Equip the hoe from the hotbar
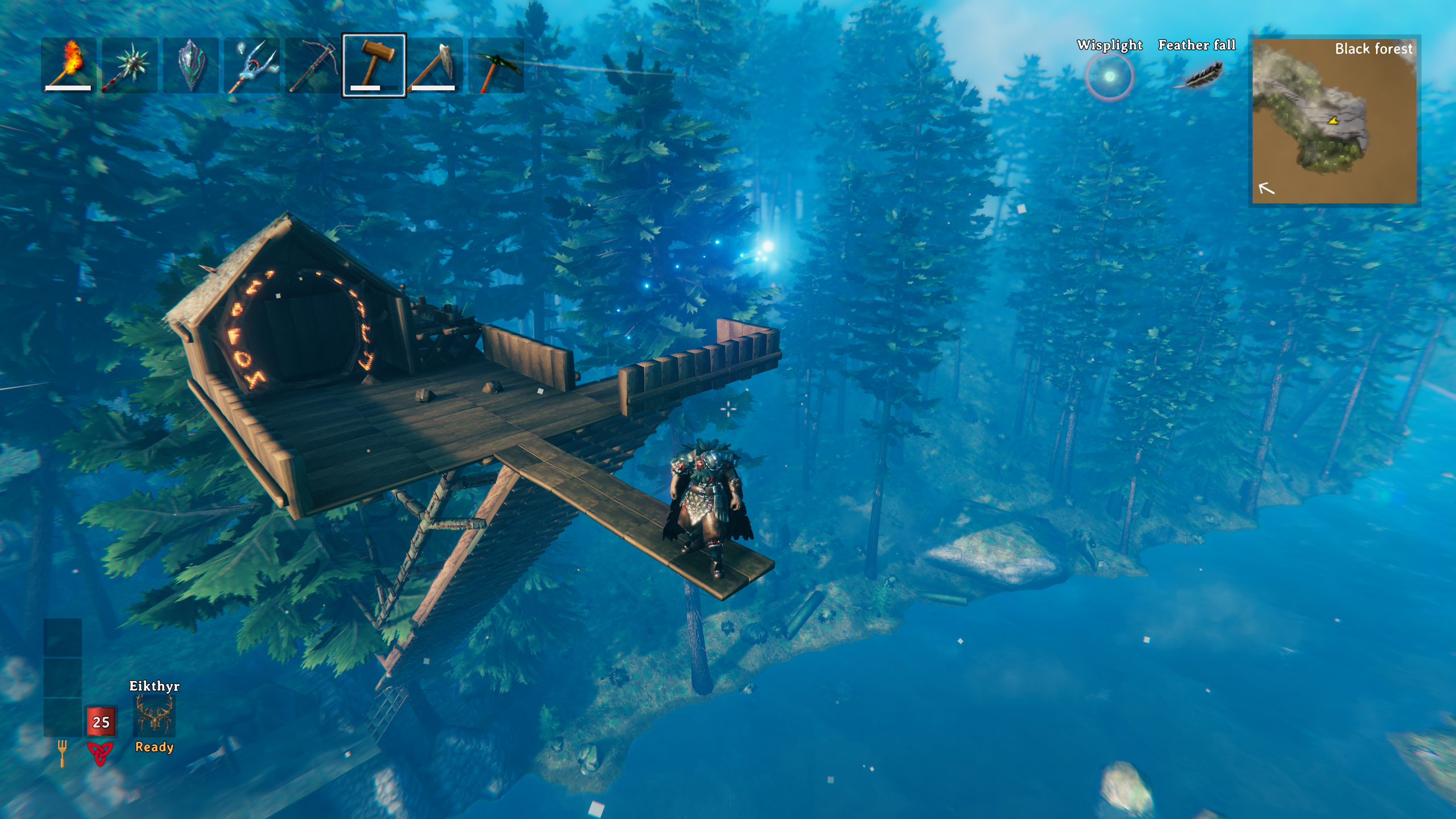Screen dimensions: 1456x819 (x=435, y=65)
